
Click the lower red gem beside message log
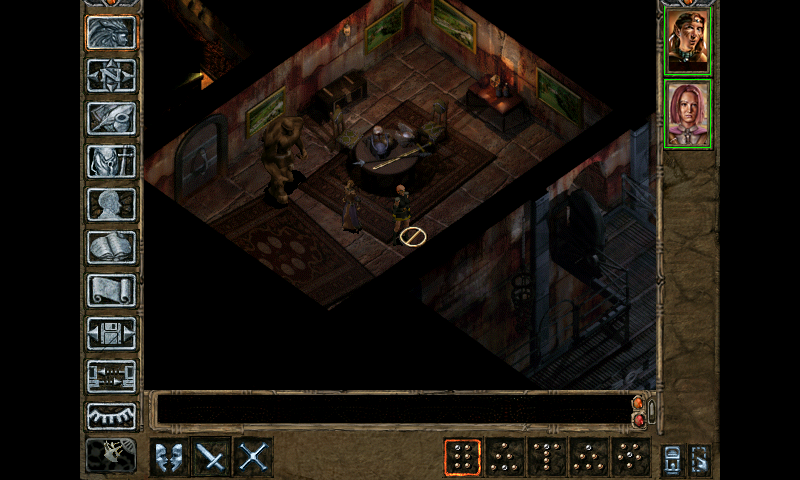(x=638, y=420)
